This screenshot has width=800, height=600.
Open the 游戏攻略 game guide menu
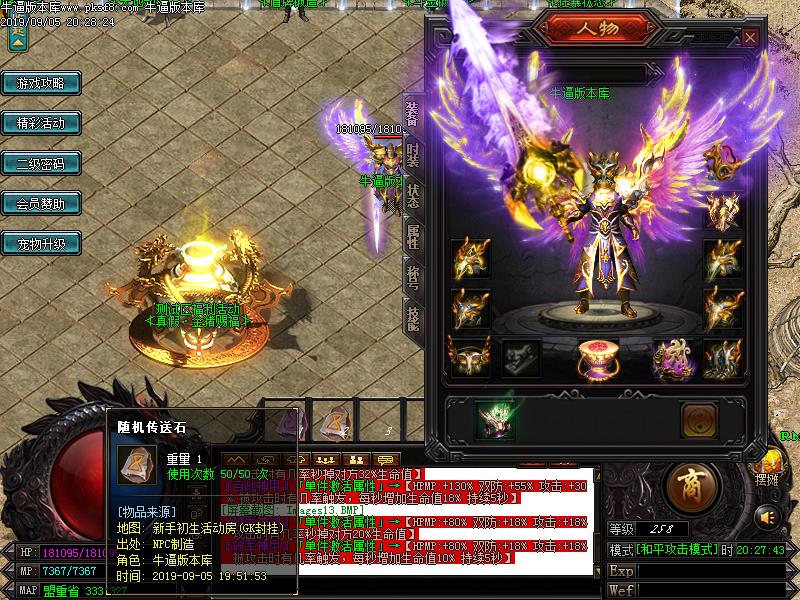40,83
